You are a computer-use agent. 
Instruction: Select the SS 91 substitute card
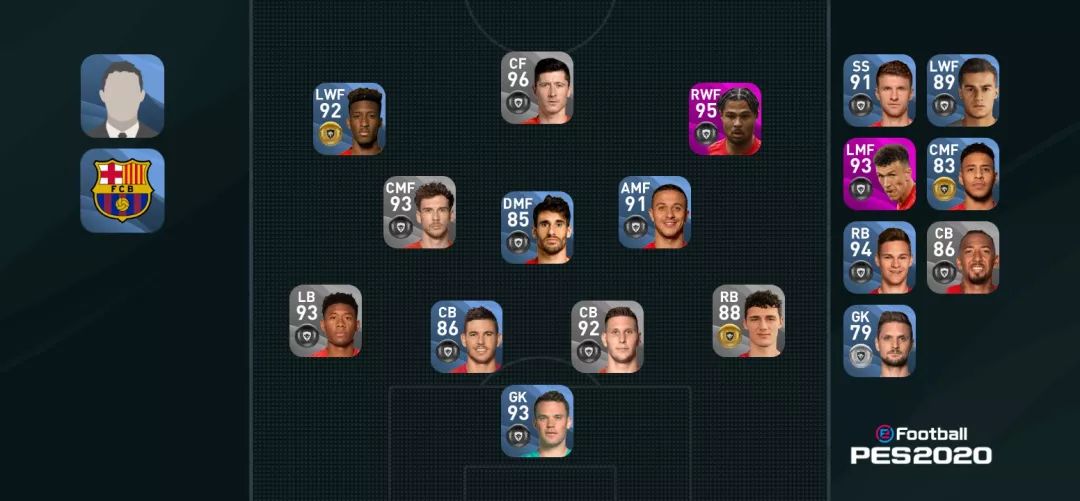pyautogui.click(x=879, y=90)
